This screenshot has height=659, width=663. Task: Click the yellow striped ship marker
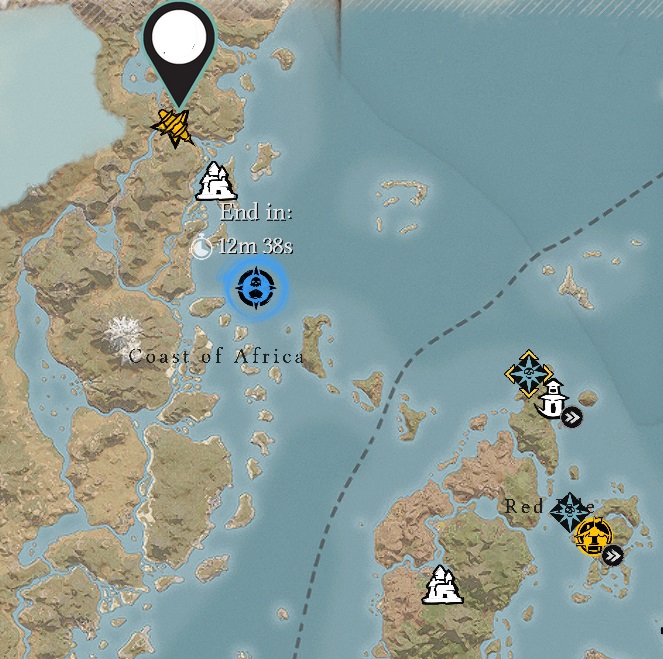point(174,126)
